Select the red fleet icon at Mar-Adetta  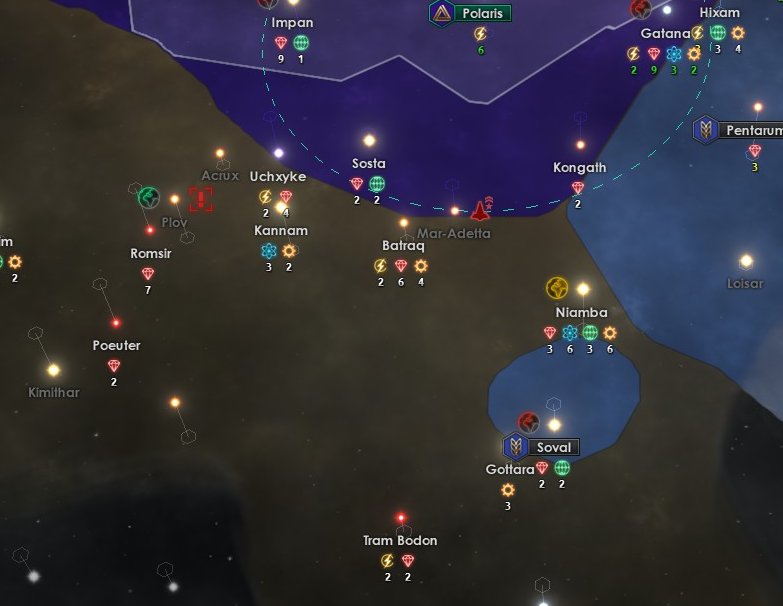[480, 210]
